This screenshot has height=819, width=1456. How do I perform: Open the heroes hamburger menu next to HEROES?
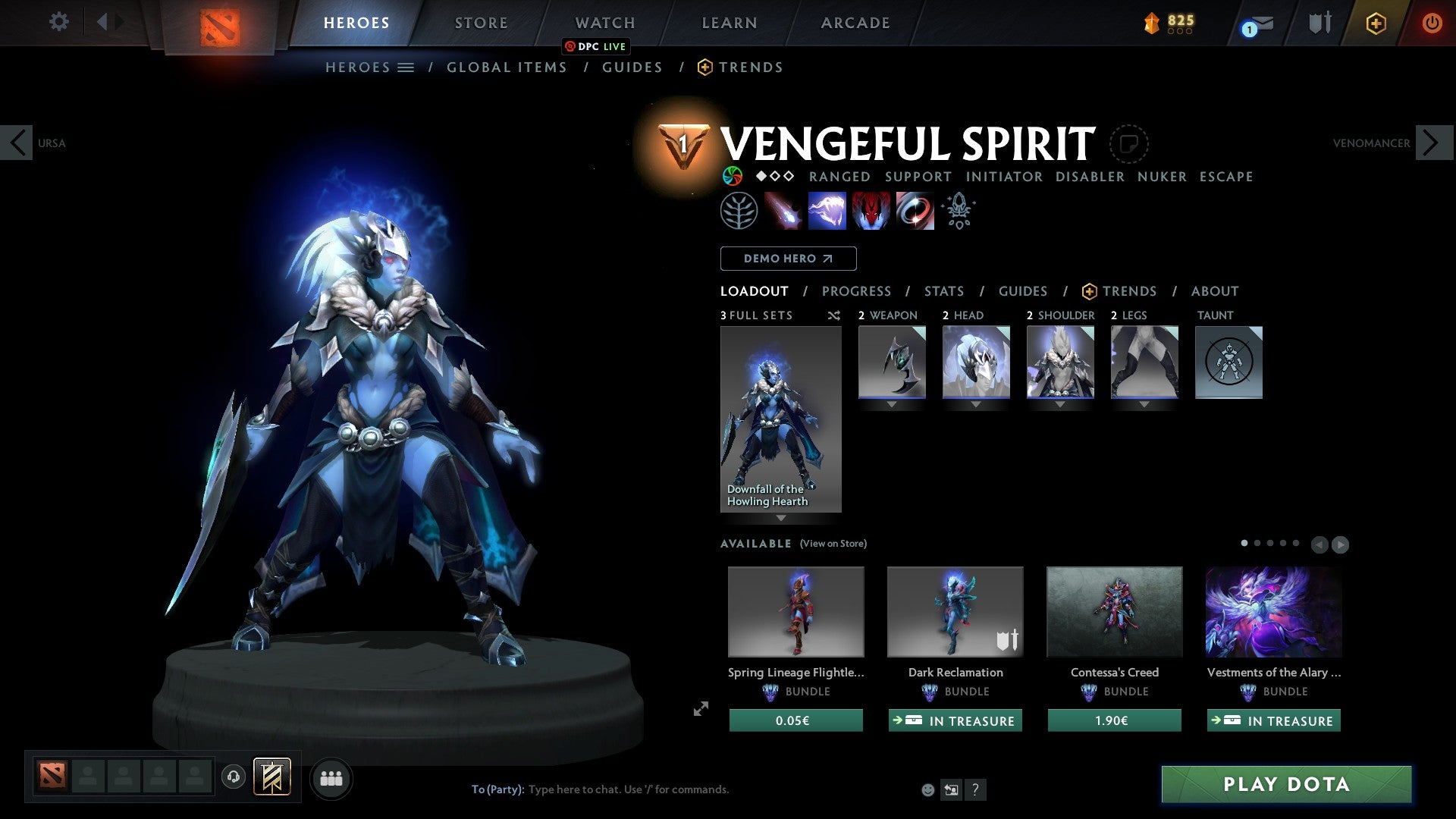406,67
